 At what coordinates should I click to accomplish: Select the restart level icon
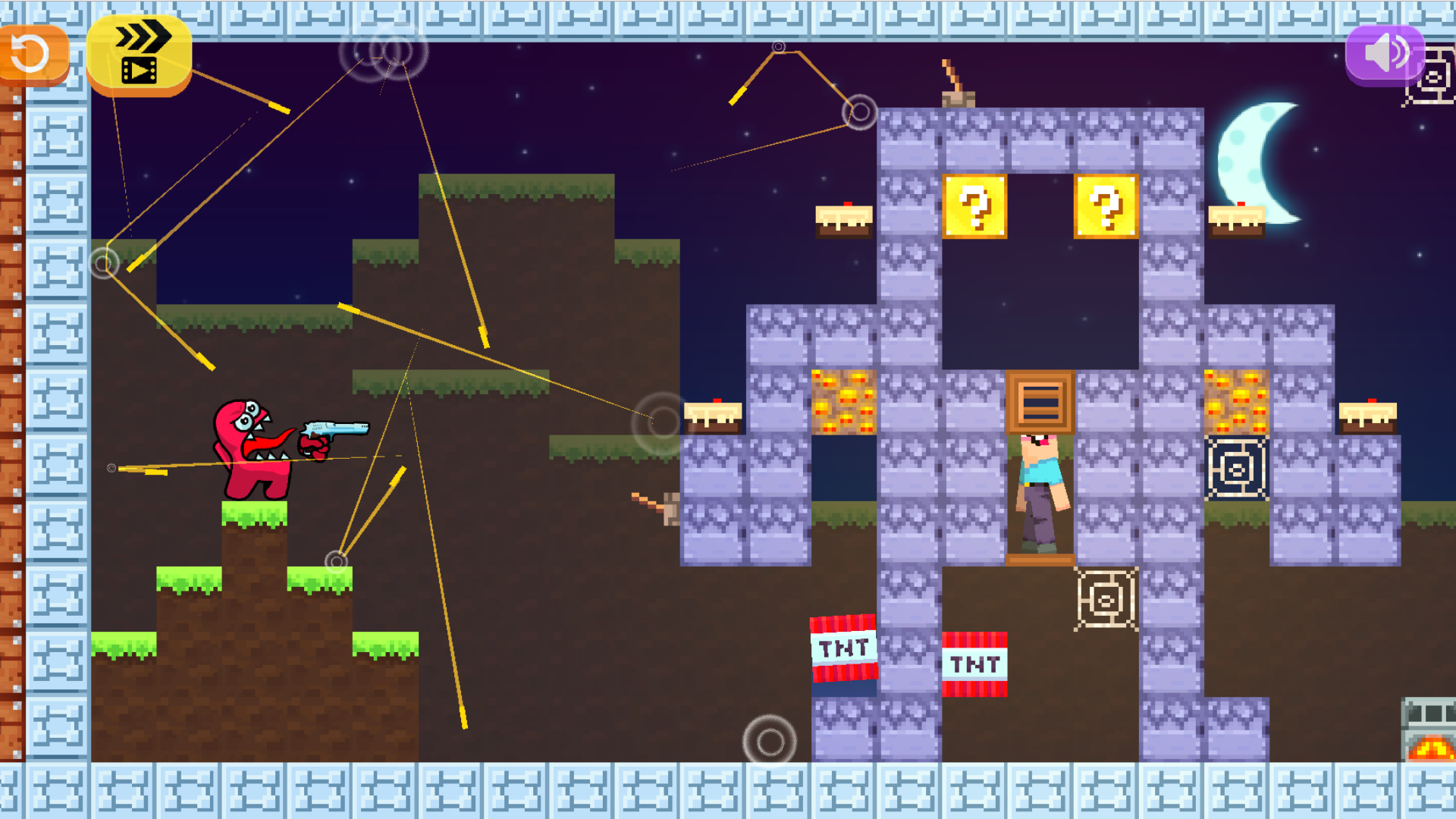click(30, 53)
